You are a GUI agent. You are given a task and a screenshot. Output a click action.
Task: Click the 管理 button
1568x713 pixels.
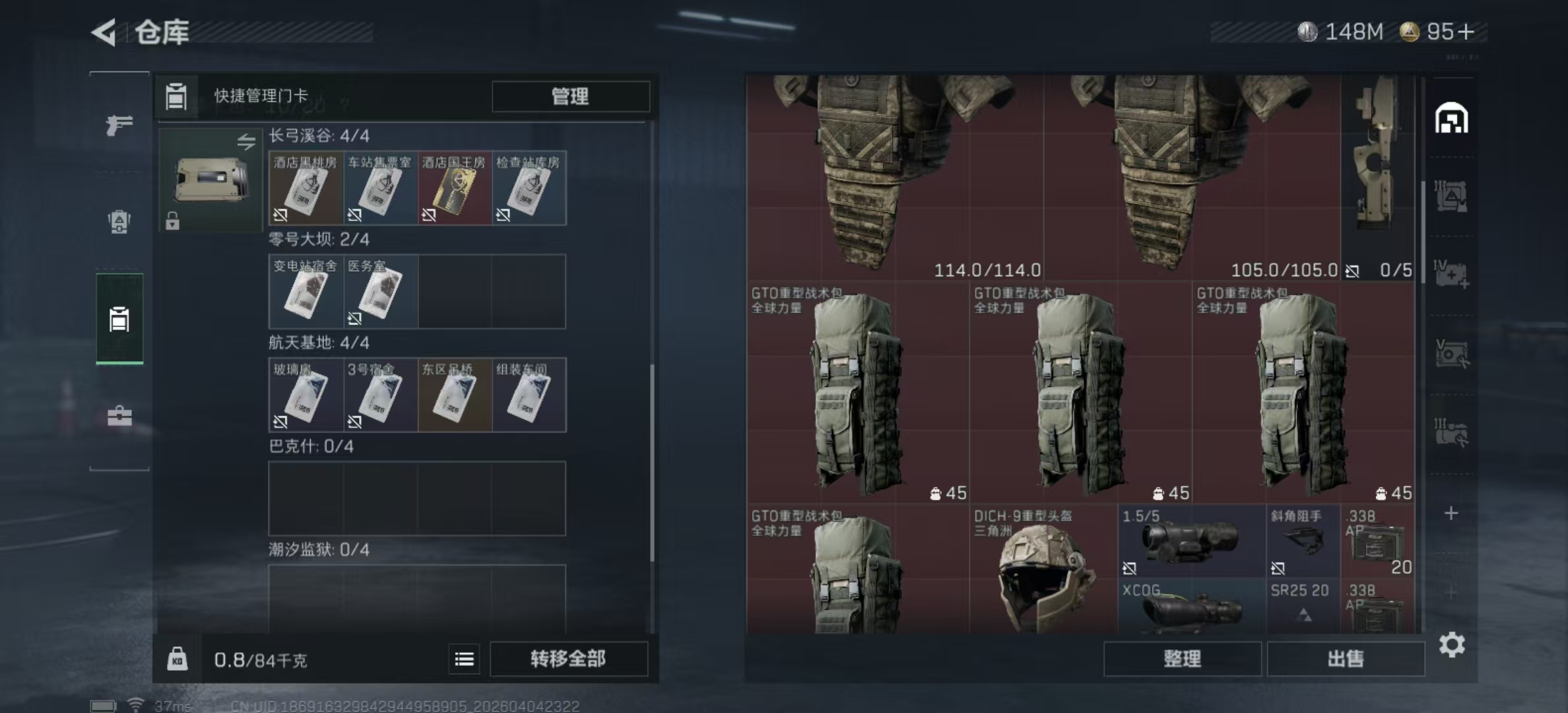coord(570,96)
